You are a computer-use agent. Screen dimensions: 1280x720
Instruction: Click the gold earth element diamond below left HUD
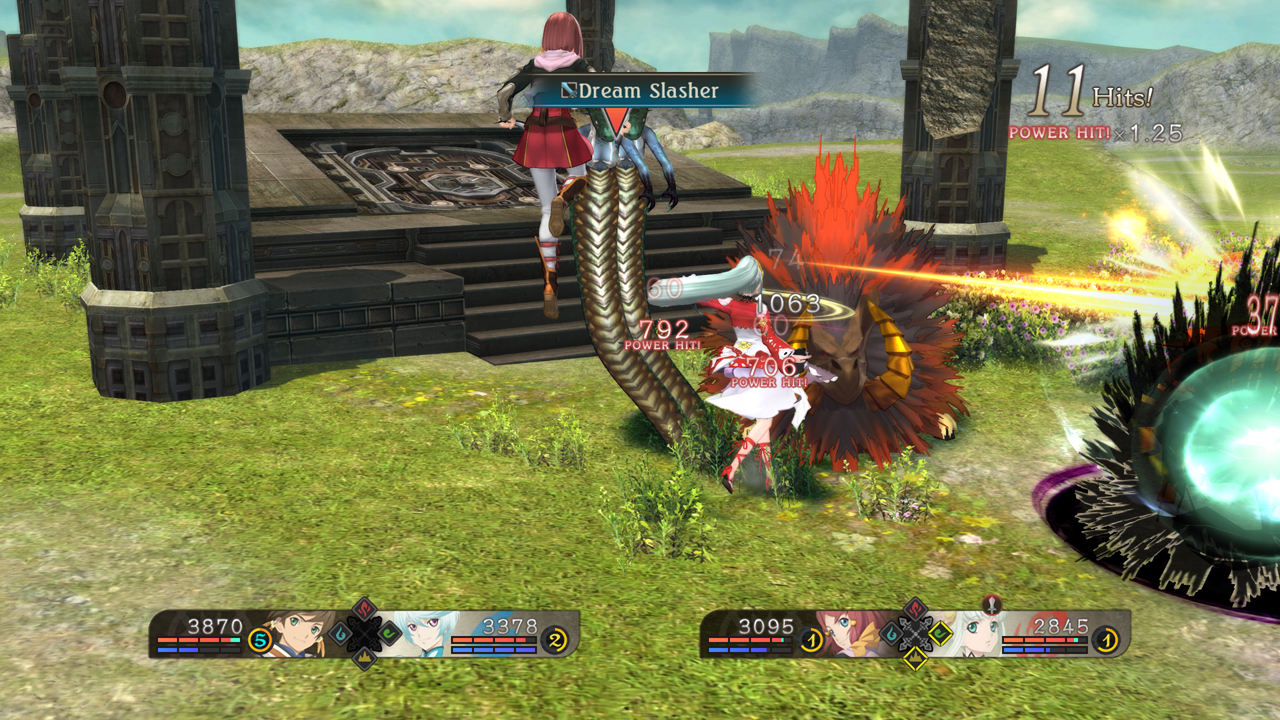point(367,658)
